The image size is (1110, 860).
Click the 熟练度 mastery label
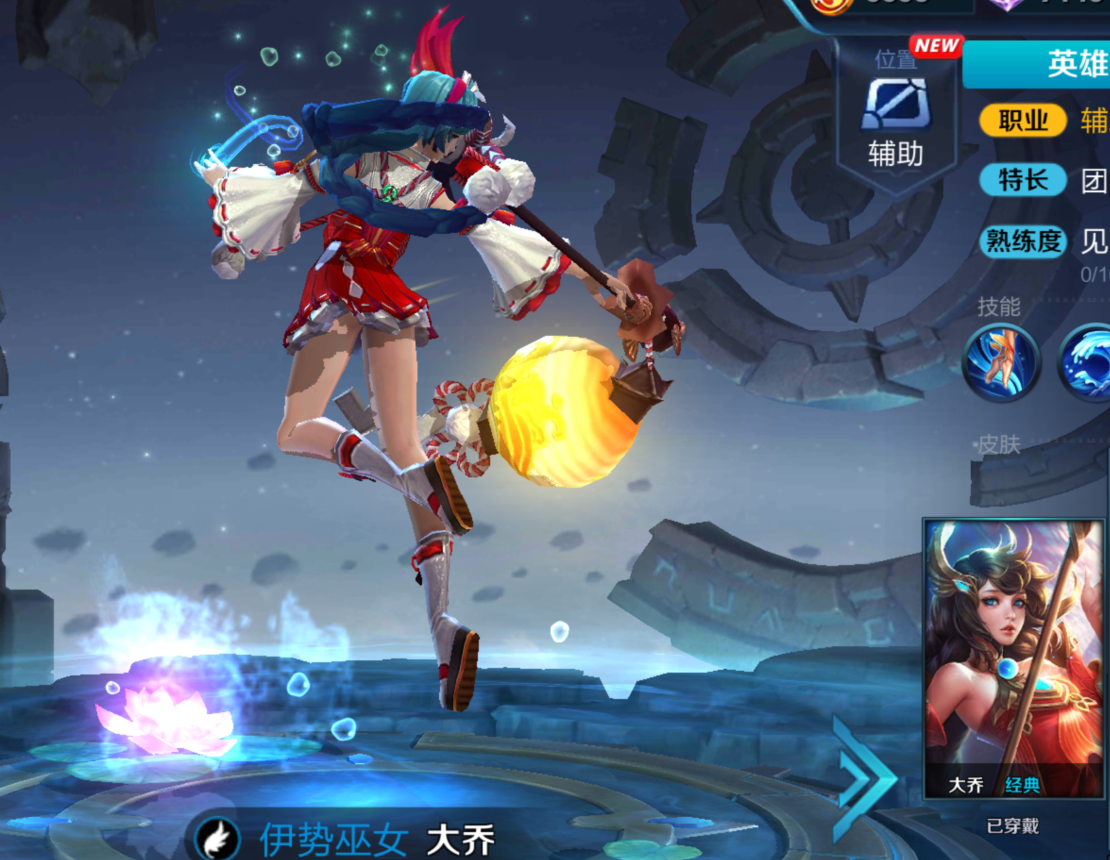coord(1023,241)
